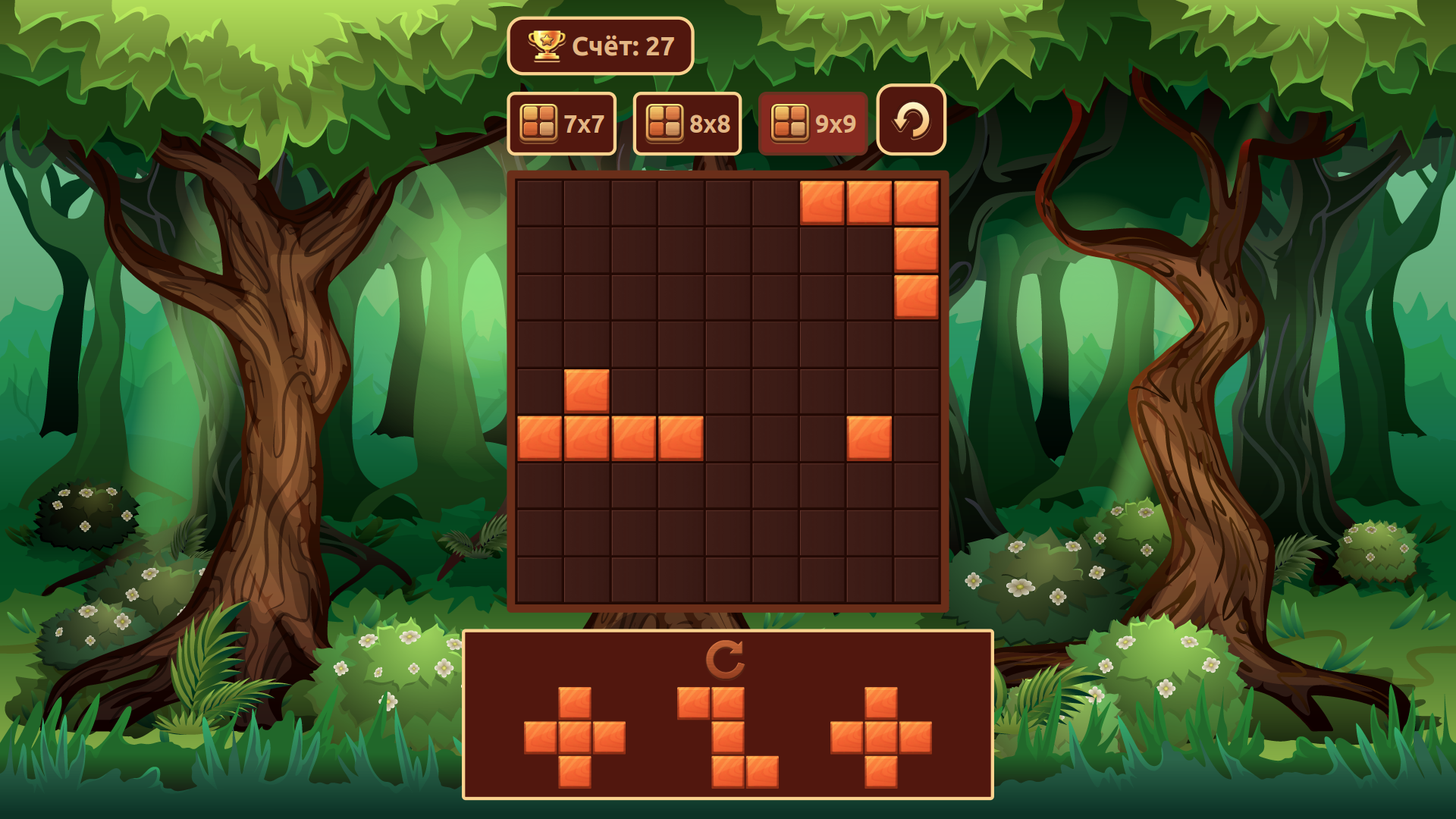This screenshot has width=1456, height=819.
Task: Click the rotate icon above the pieces tray
Action: coord(725,659)
